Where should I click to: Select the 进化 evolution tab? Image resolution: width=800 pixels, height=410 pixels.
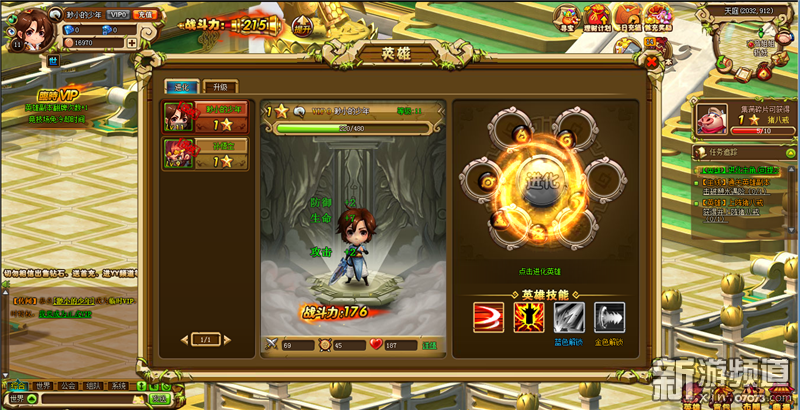pyautogui.click(x=182, y=87)
